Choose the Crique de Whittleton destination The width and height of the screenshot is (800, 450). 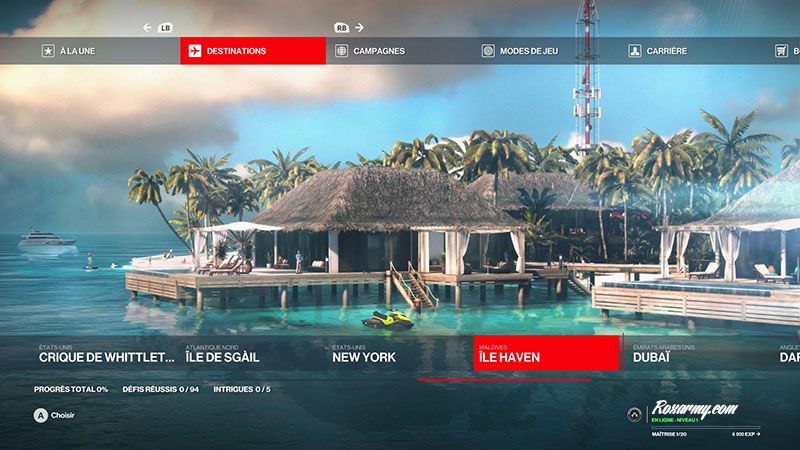[x=106, y=355]
